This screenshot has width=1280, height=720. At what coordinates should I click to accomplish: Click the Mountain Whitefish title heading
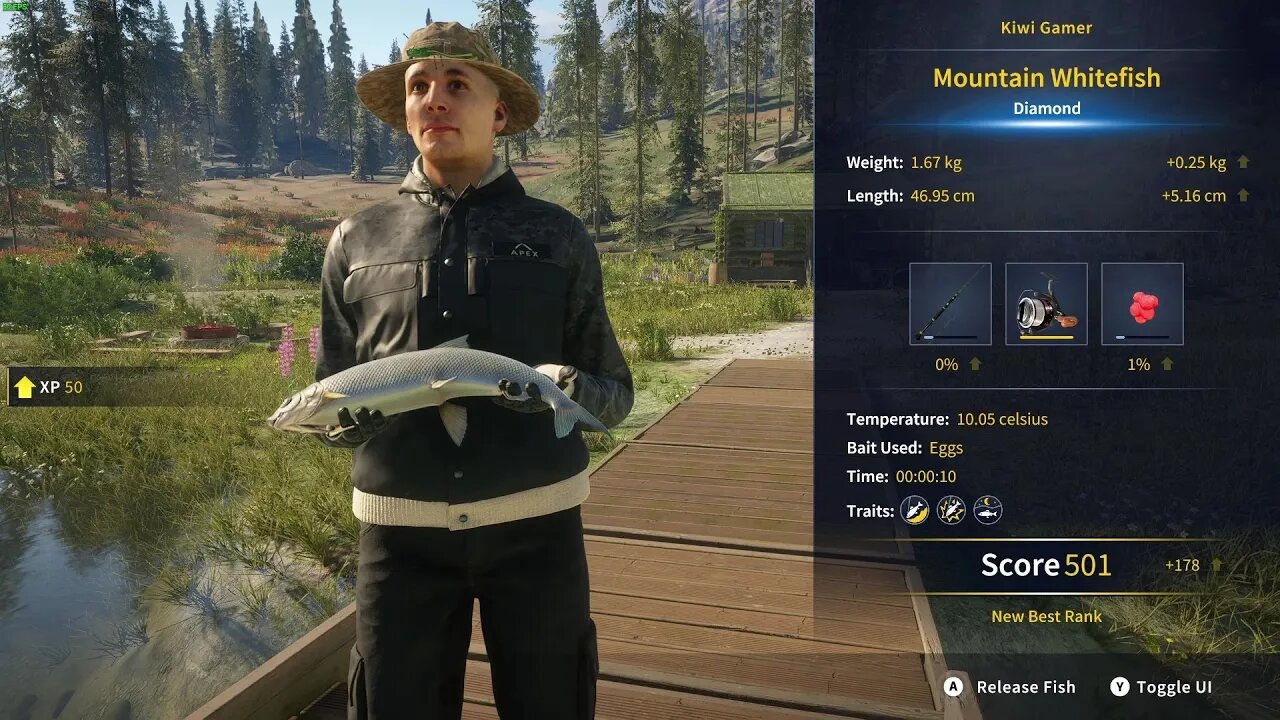click(x=1046, y=77)
